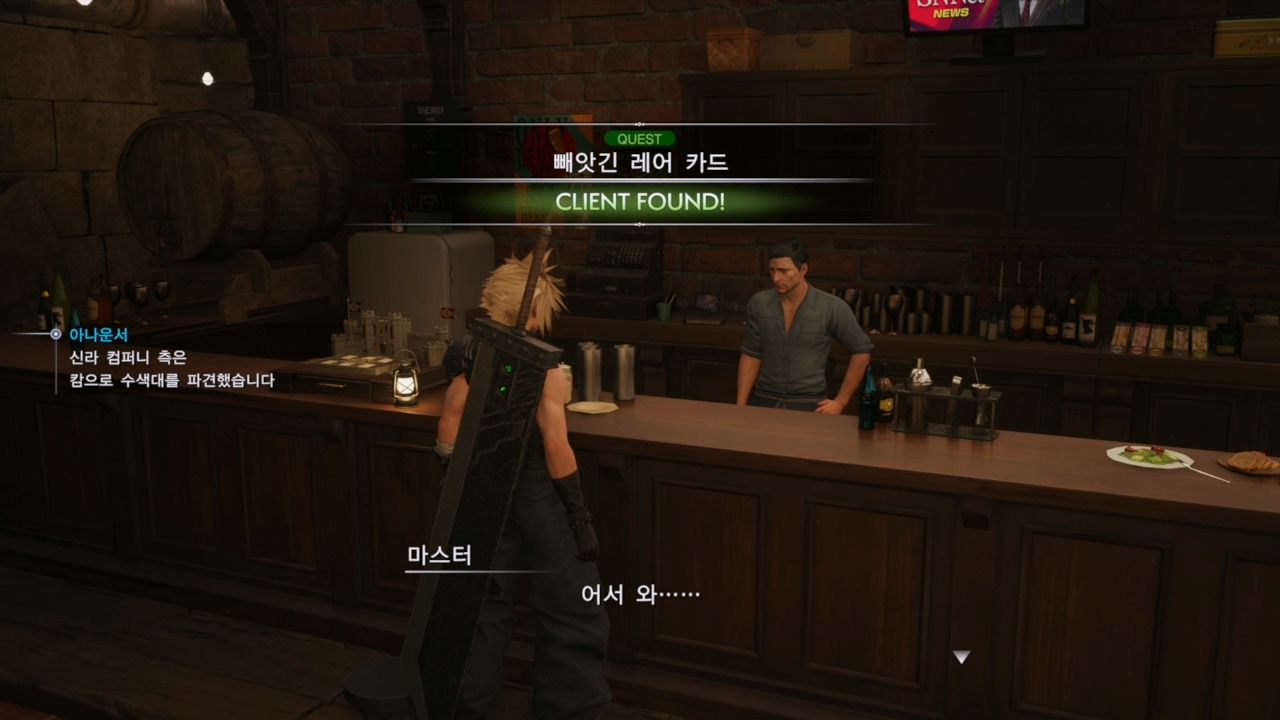Select the salad plate on the counter
Image resolution: width=1280 pixels, height=720 pixels.
pyautogui.click(x=1151, y=456)
